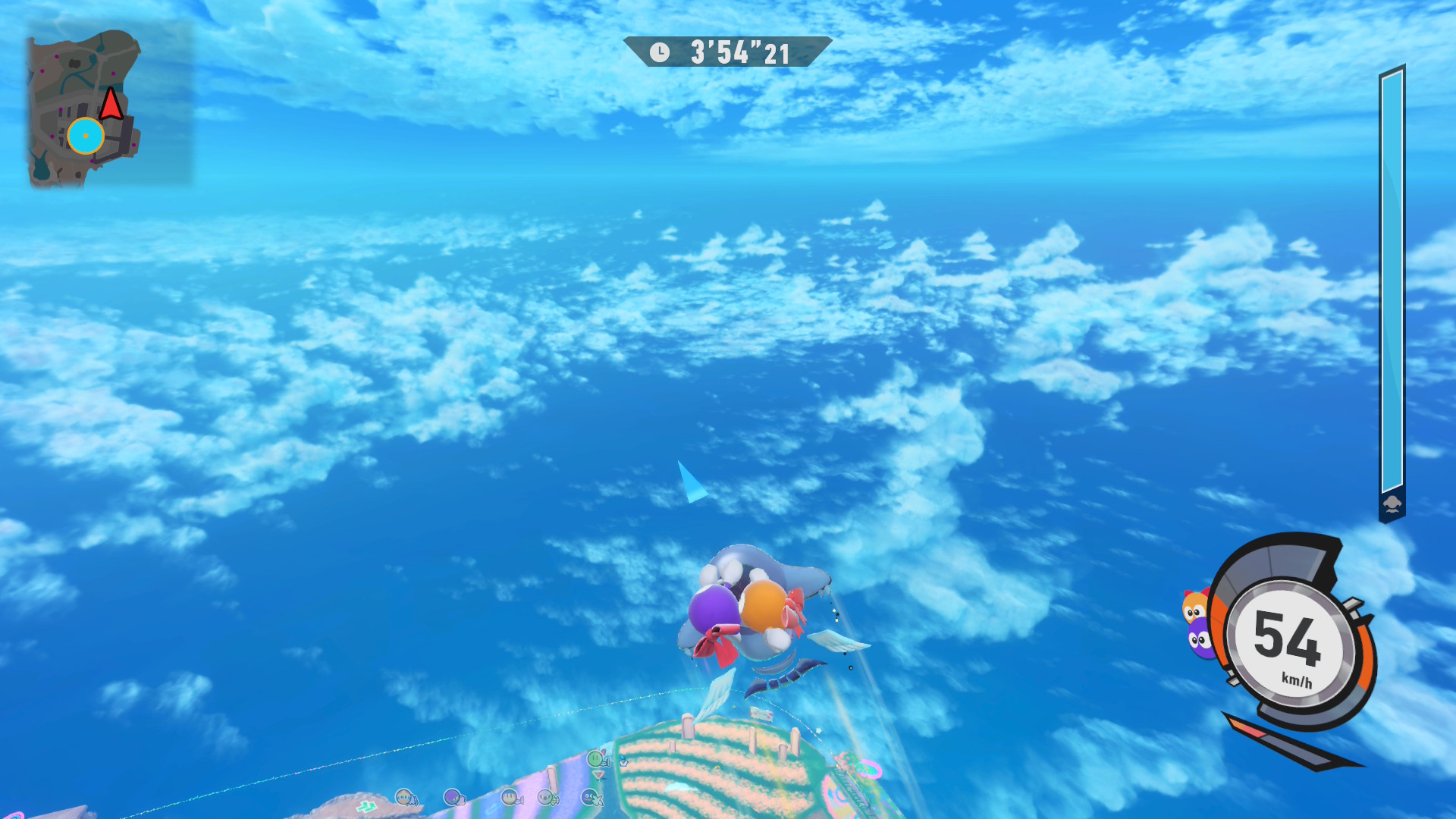Select the cyan circle destination marker on minimap
The image size is (1456, 819).
85,136
